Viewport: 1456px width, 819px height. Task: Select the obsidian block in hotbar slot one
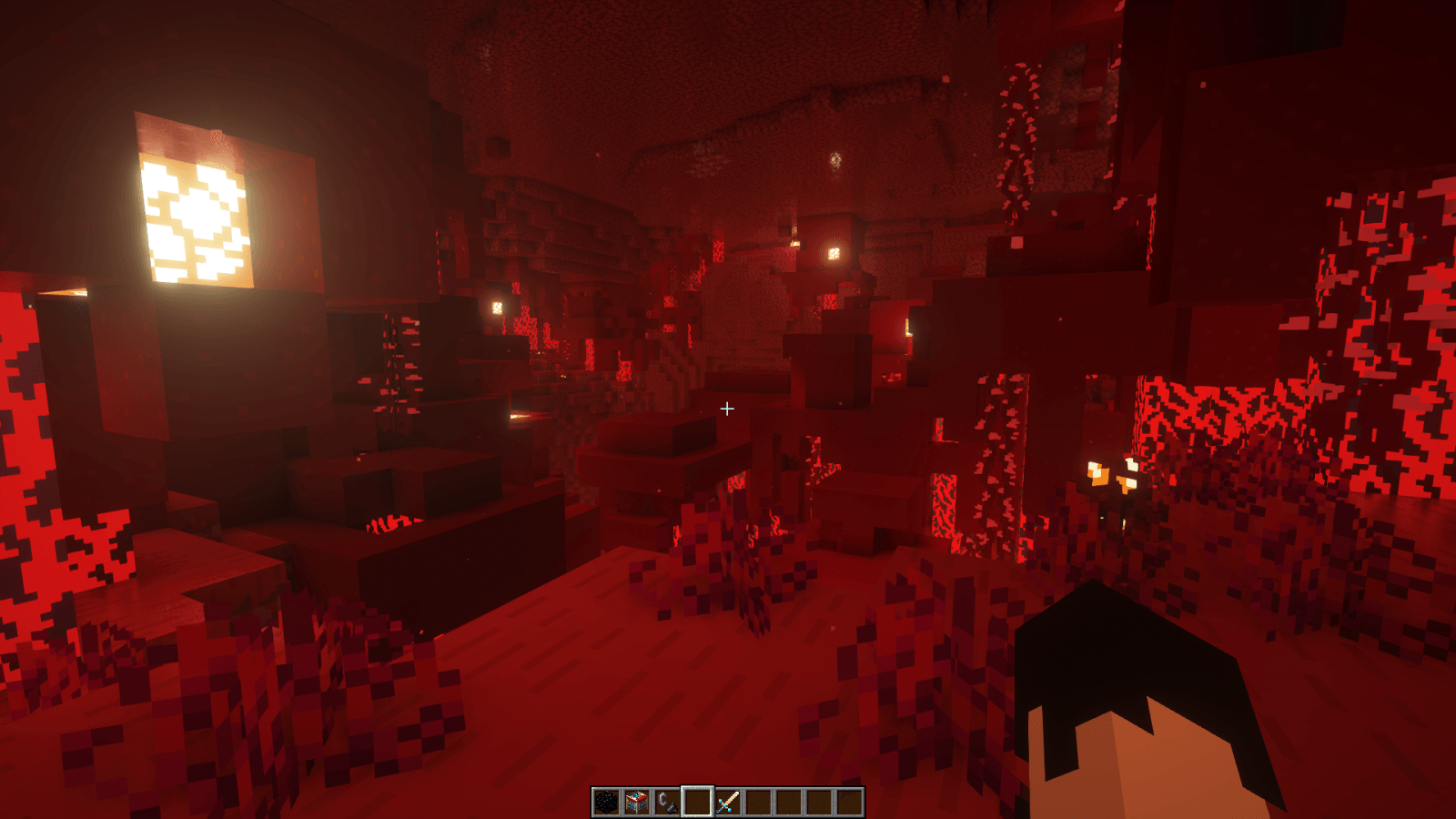point(605,801)
